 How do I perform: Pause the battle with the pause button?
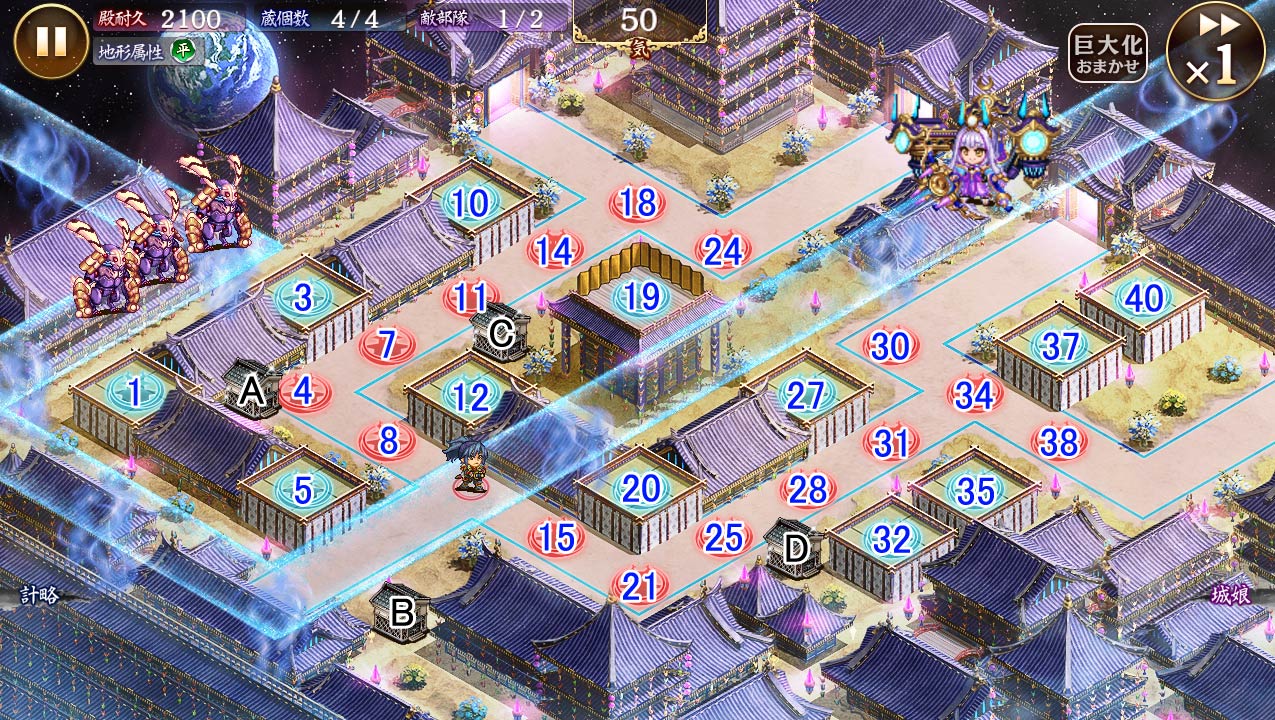51,41
